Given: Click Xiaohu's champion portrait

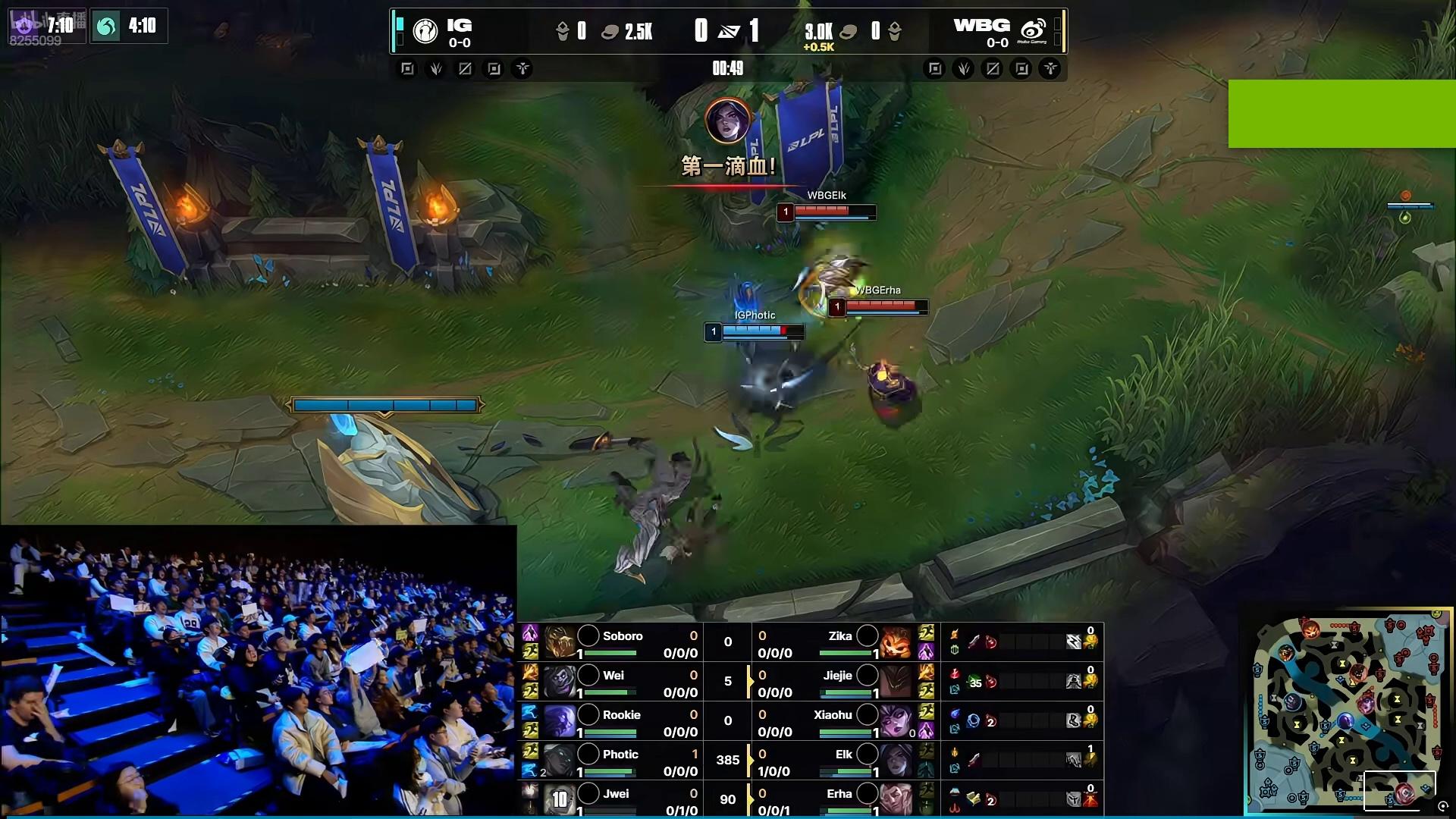Looking at the screenshot, I should pos(896,721).
